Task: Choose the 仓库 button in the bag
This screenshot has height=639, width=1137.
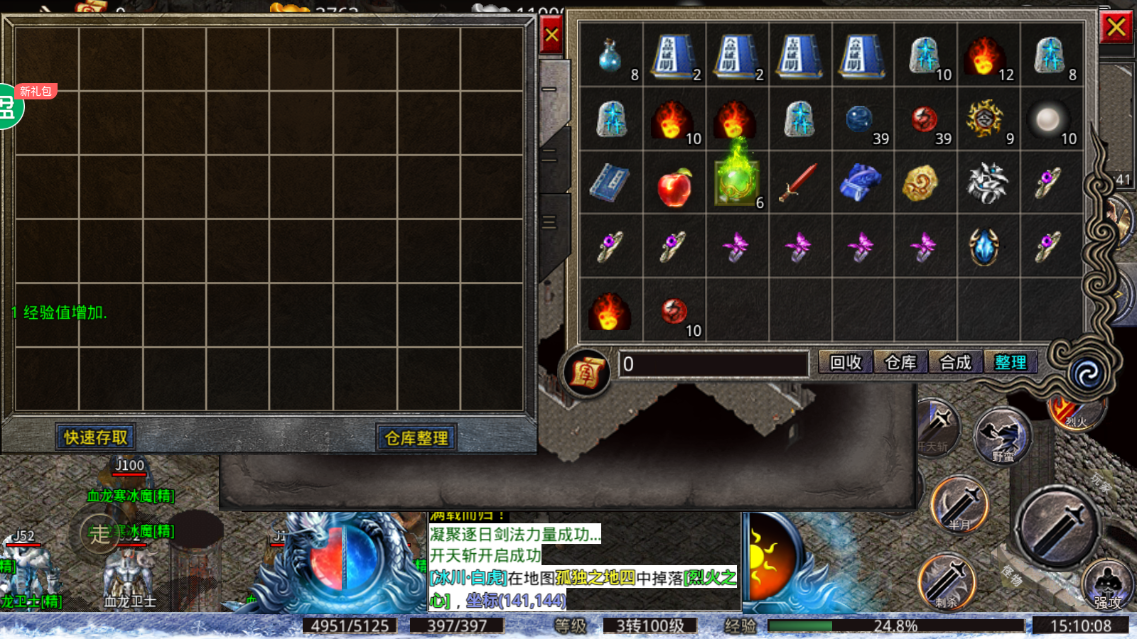Action: (x=900, y=363)
